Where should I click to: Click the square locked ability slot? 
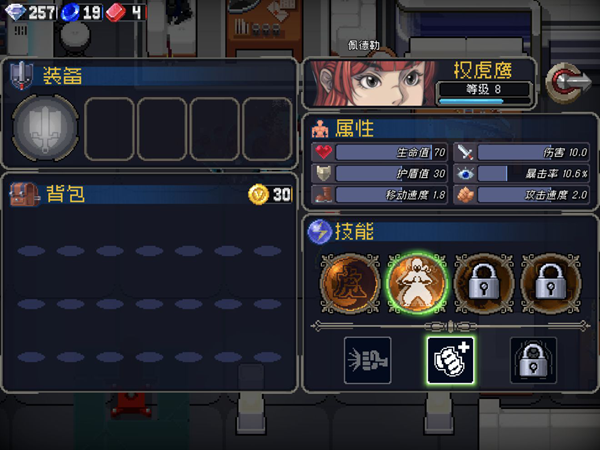(533, 360)
